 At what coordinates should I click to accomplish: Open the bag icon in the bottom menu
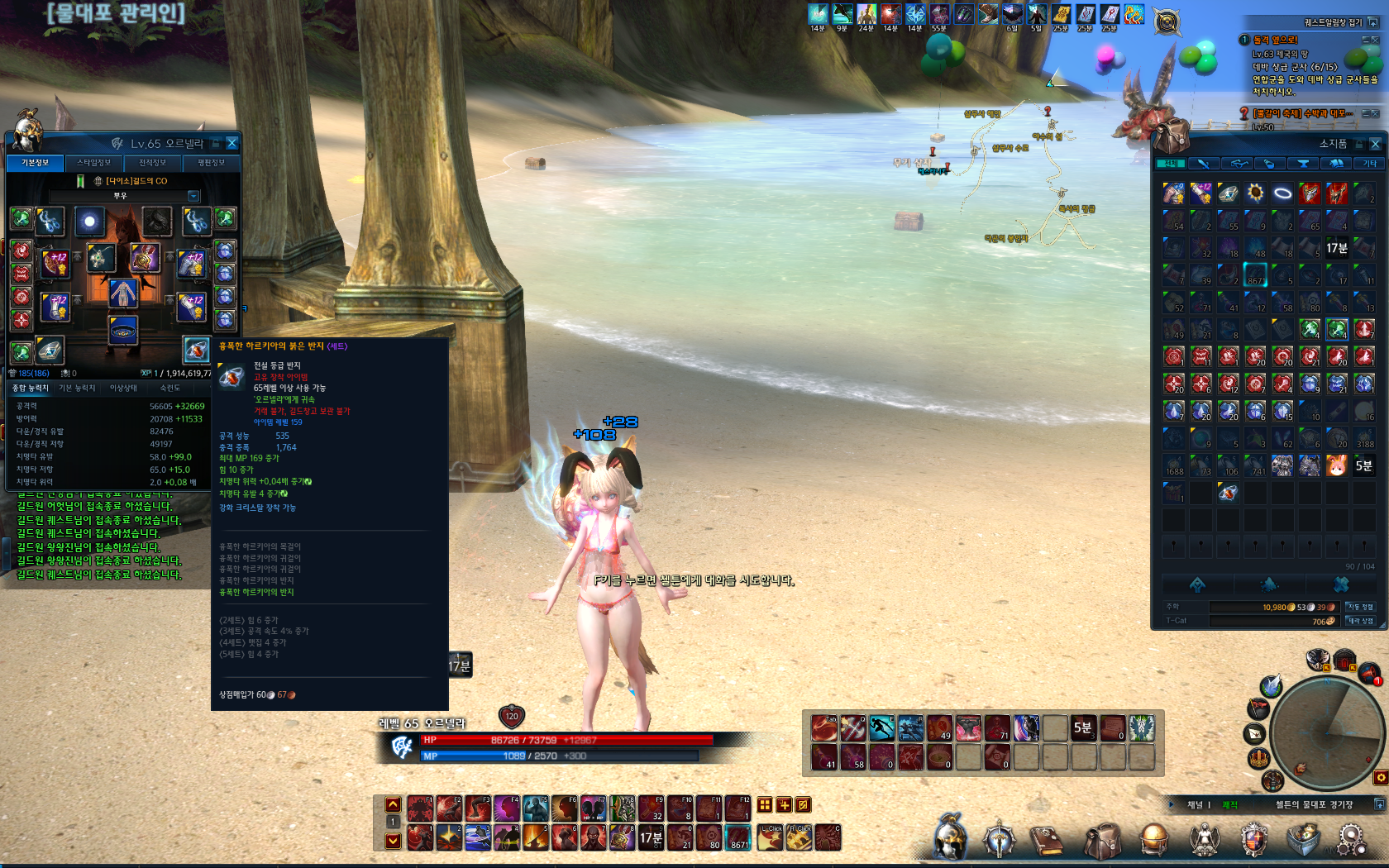(x=1103, y=841)
